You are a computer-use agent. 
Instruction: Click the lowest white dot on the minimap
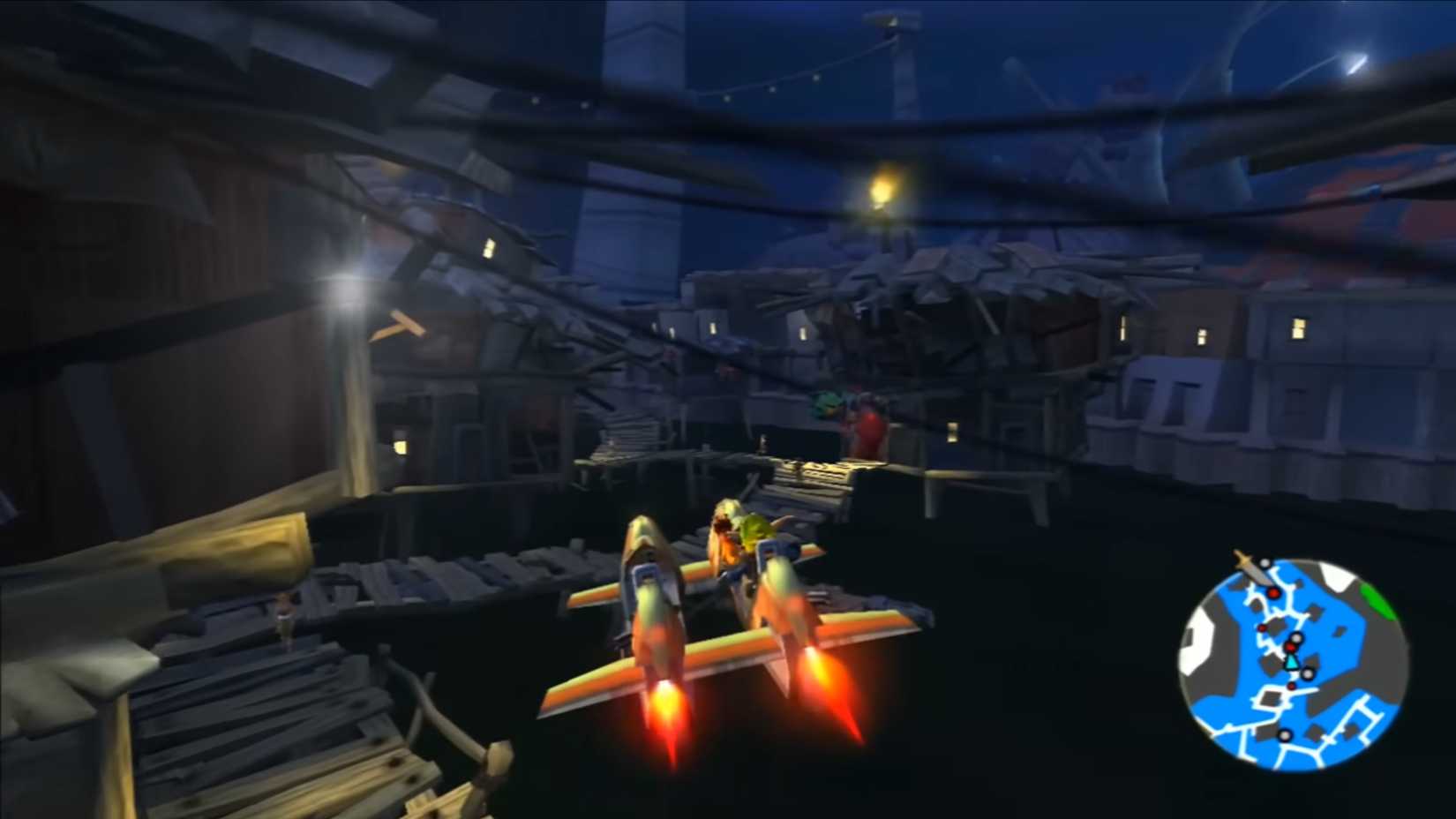[1285, 736]
